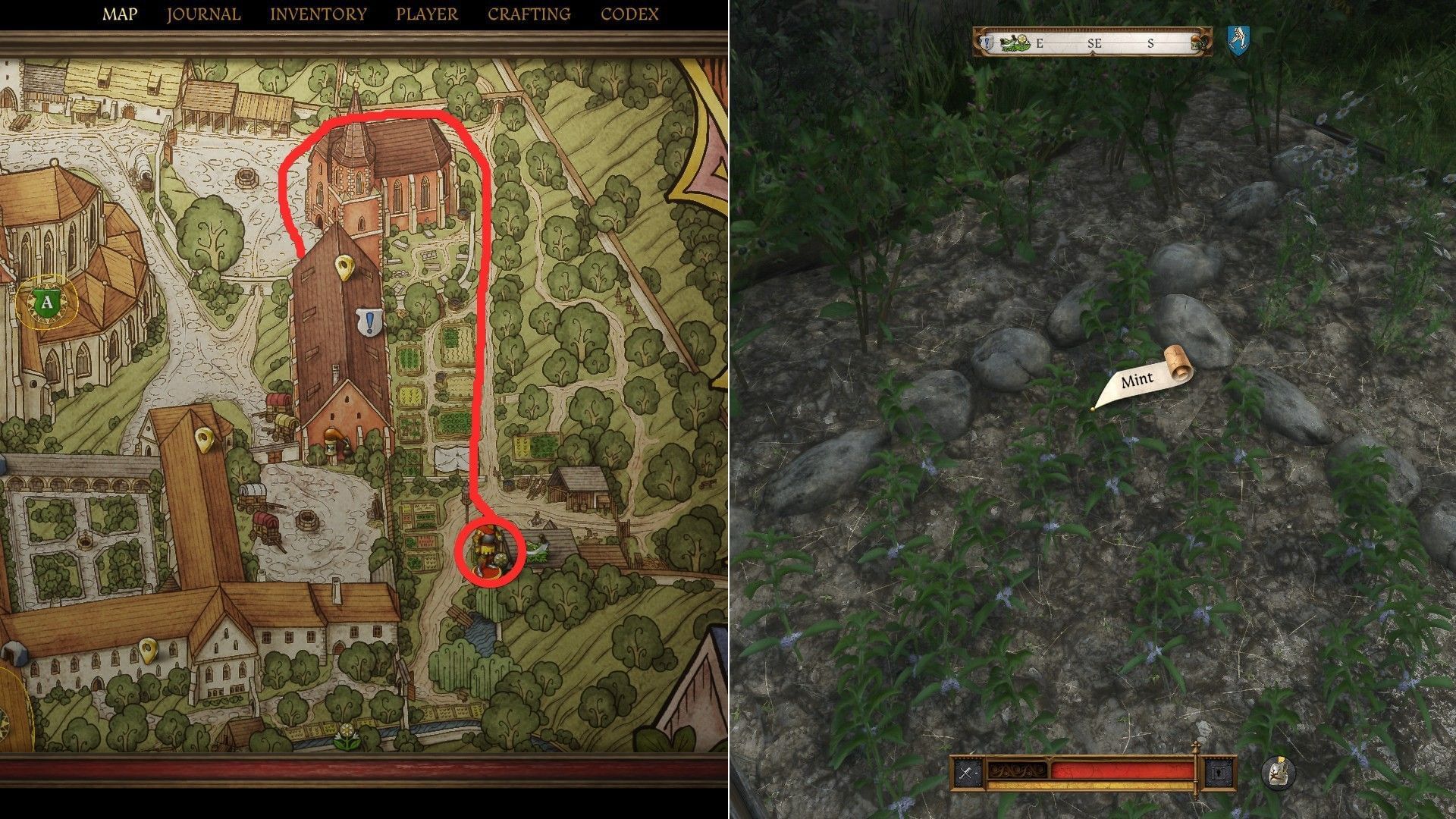Click the green grasshopper icon on the compass

coord(1009,42)
